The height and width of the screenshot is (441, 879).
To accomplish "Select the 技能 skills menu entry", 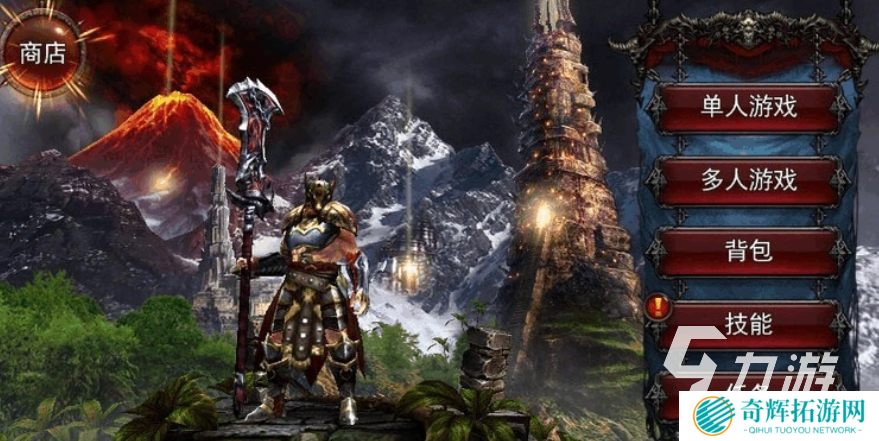I will [x=748, y=323].
